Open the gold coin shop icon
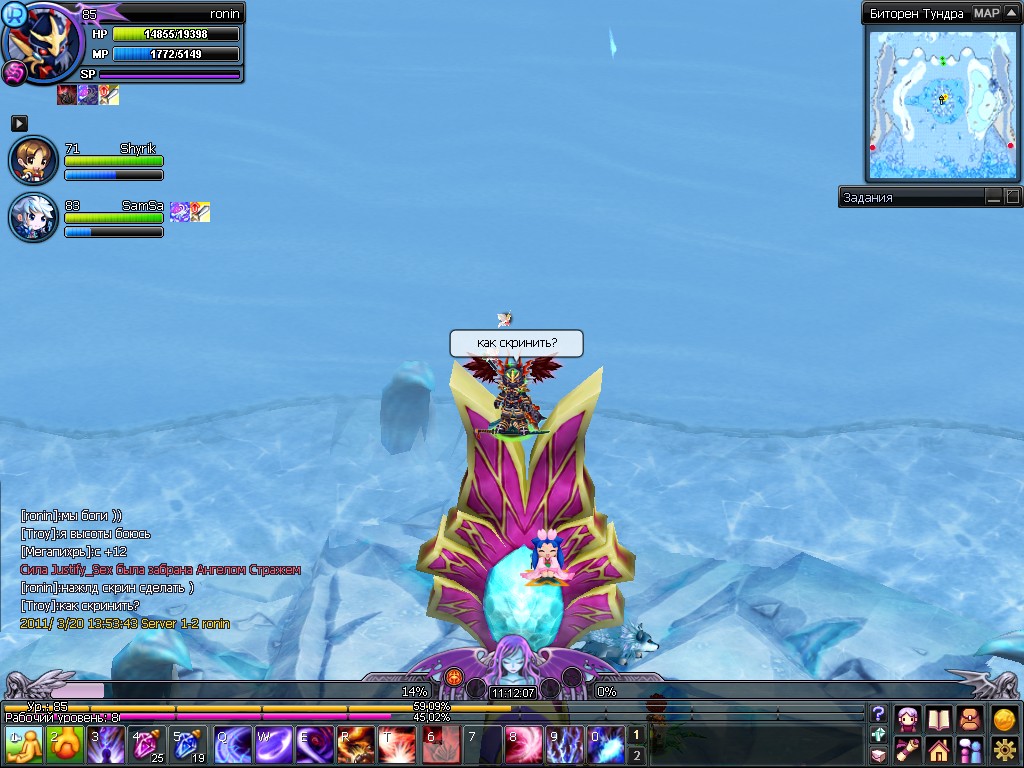This screenshot has height=768, width=1024. tap(1004, 718)
